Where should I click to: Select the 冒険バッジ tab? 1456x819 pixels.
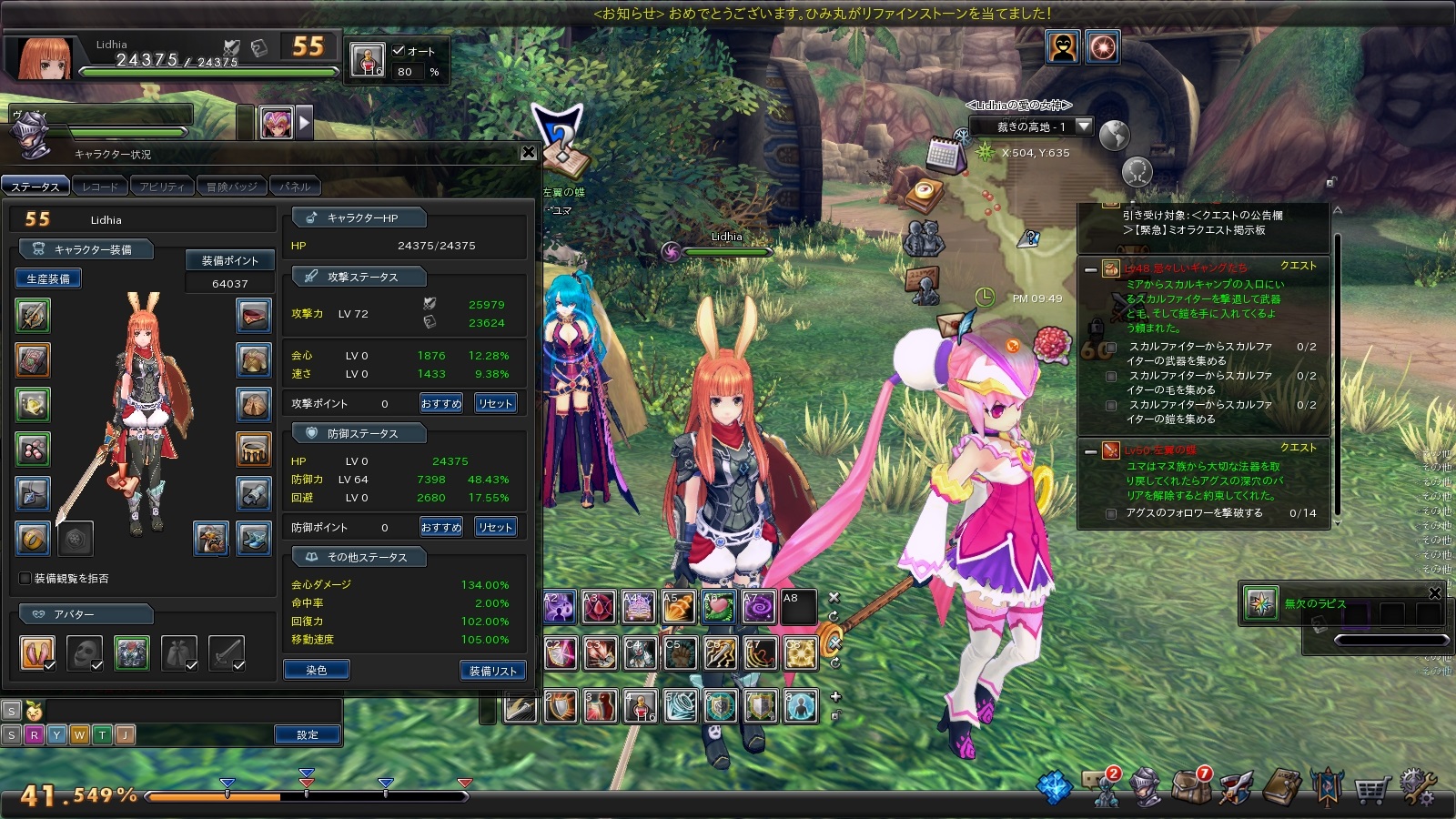coord(231,187)
